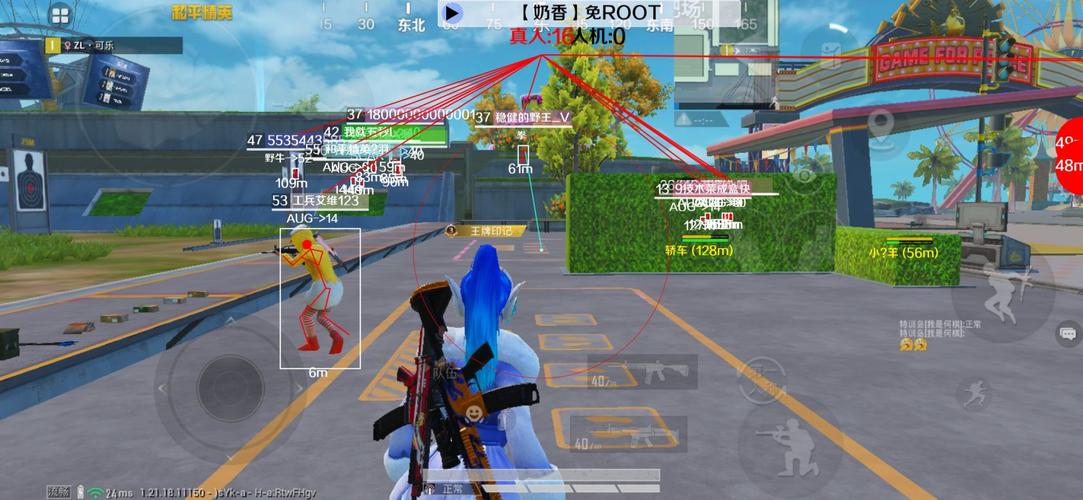Open the chat message bubble
The image size is (1083, 500).
click(1068, 332)
